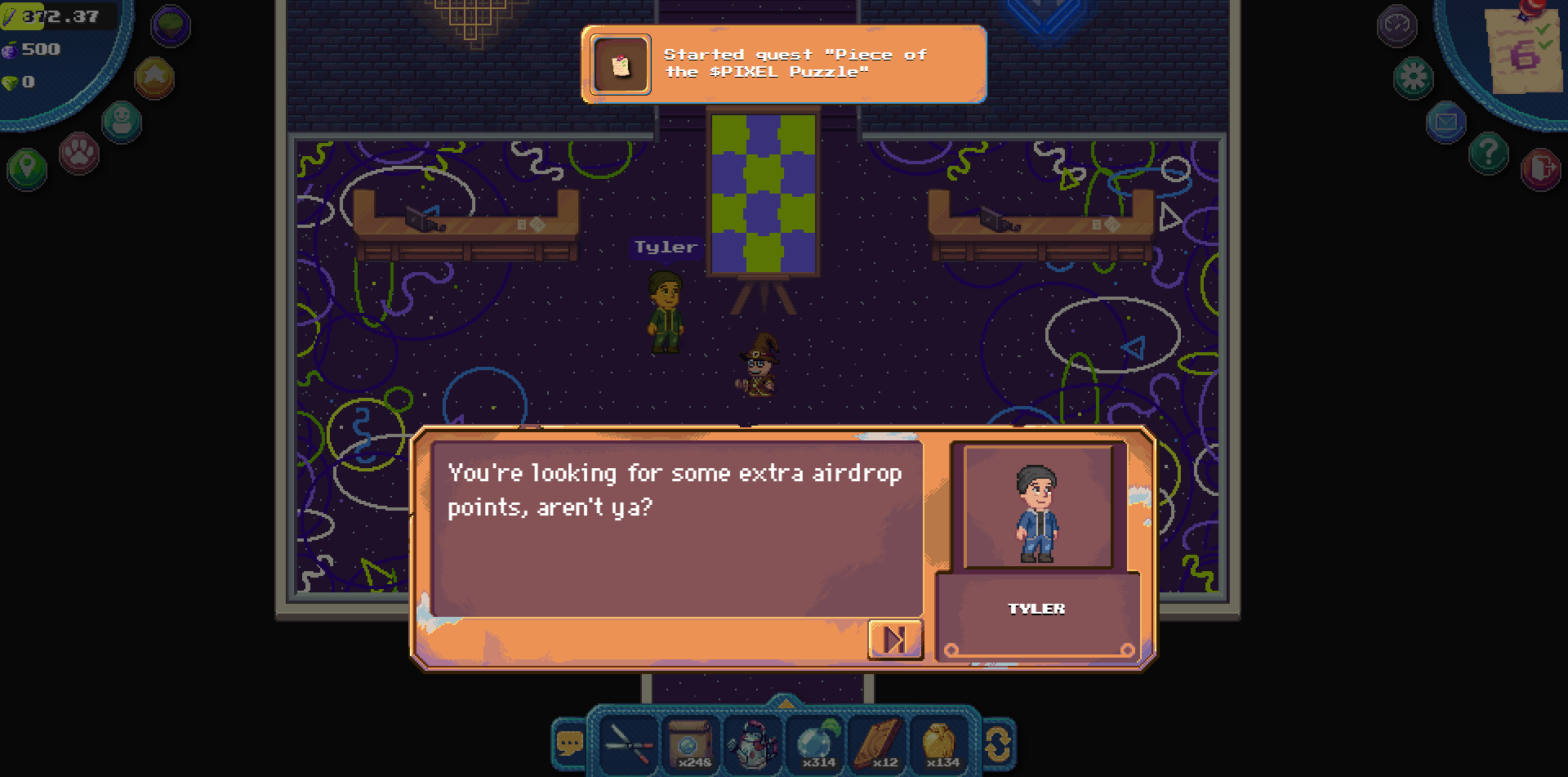Open the help question mark button
This screenshot has width=1568, height=777.
point(1489,153)
